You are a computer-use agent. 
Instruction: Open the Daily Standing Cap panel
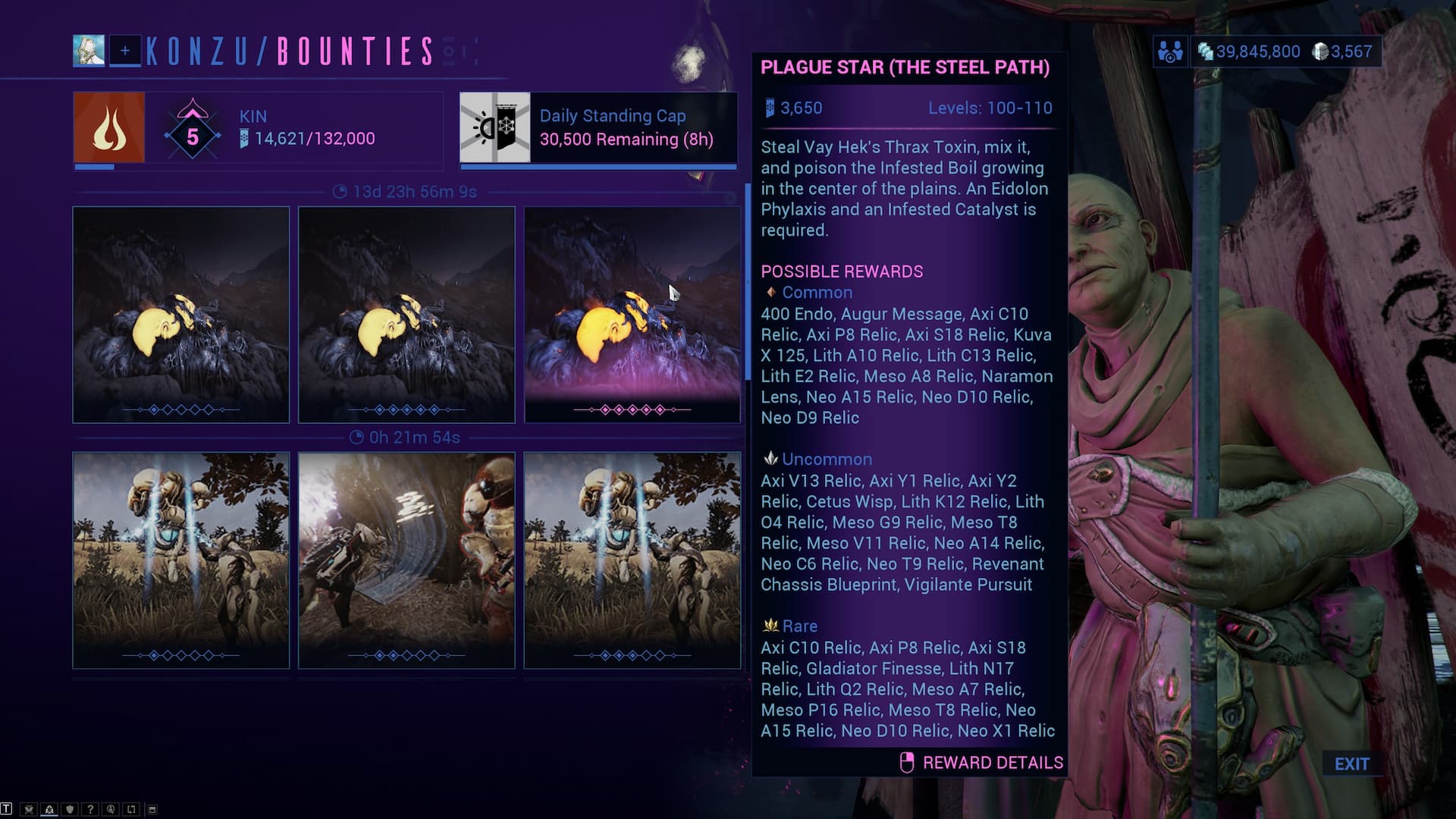(x=598, y=127)
